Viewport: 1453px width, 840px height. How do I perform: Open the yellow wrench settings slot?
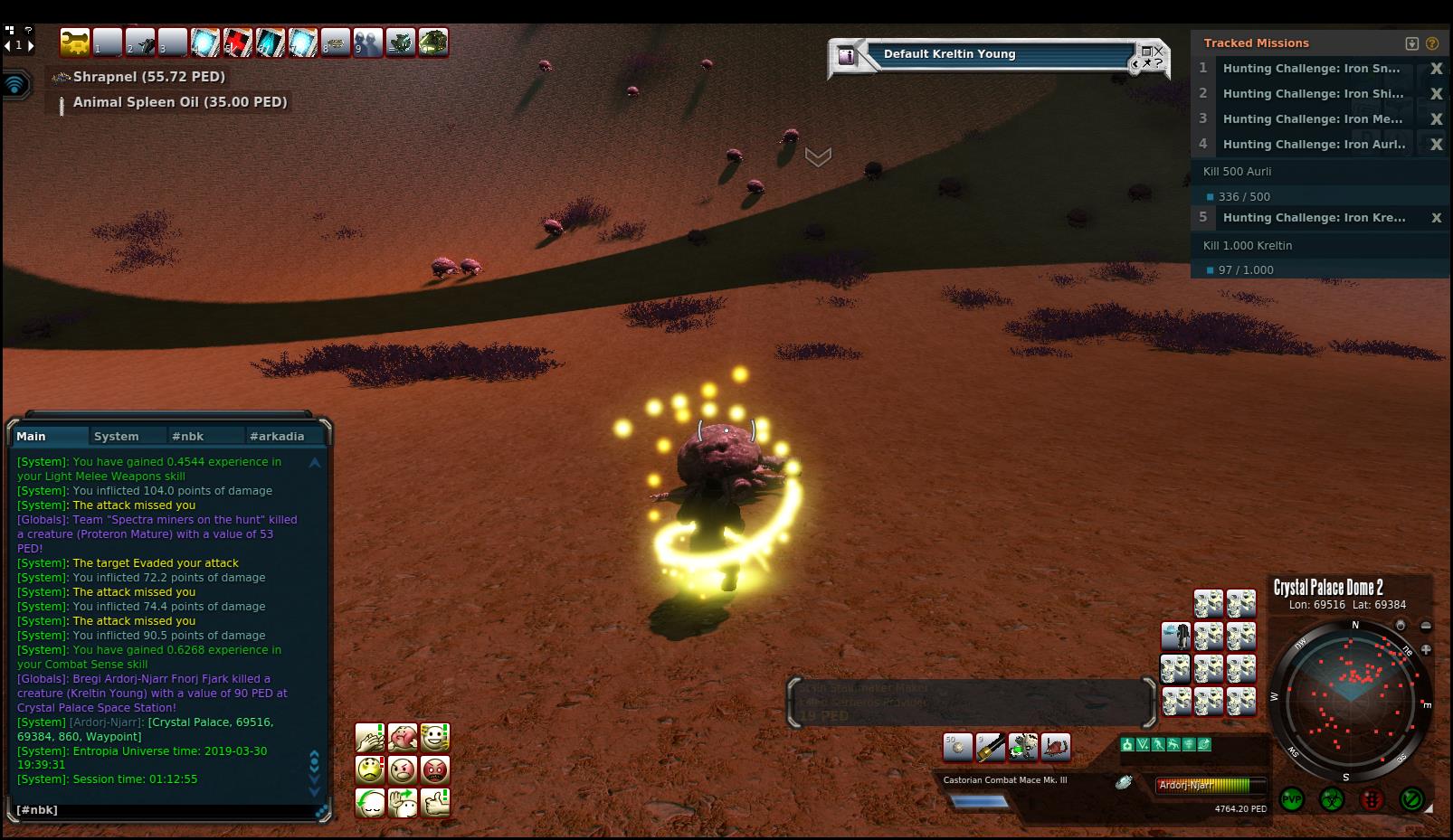pos(76,42)
